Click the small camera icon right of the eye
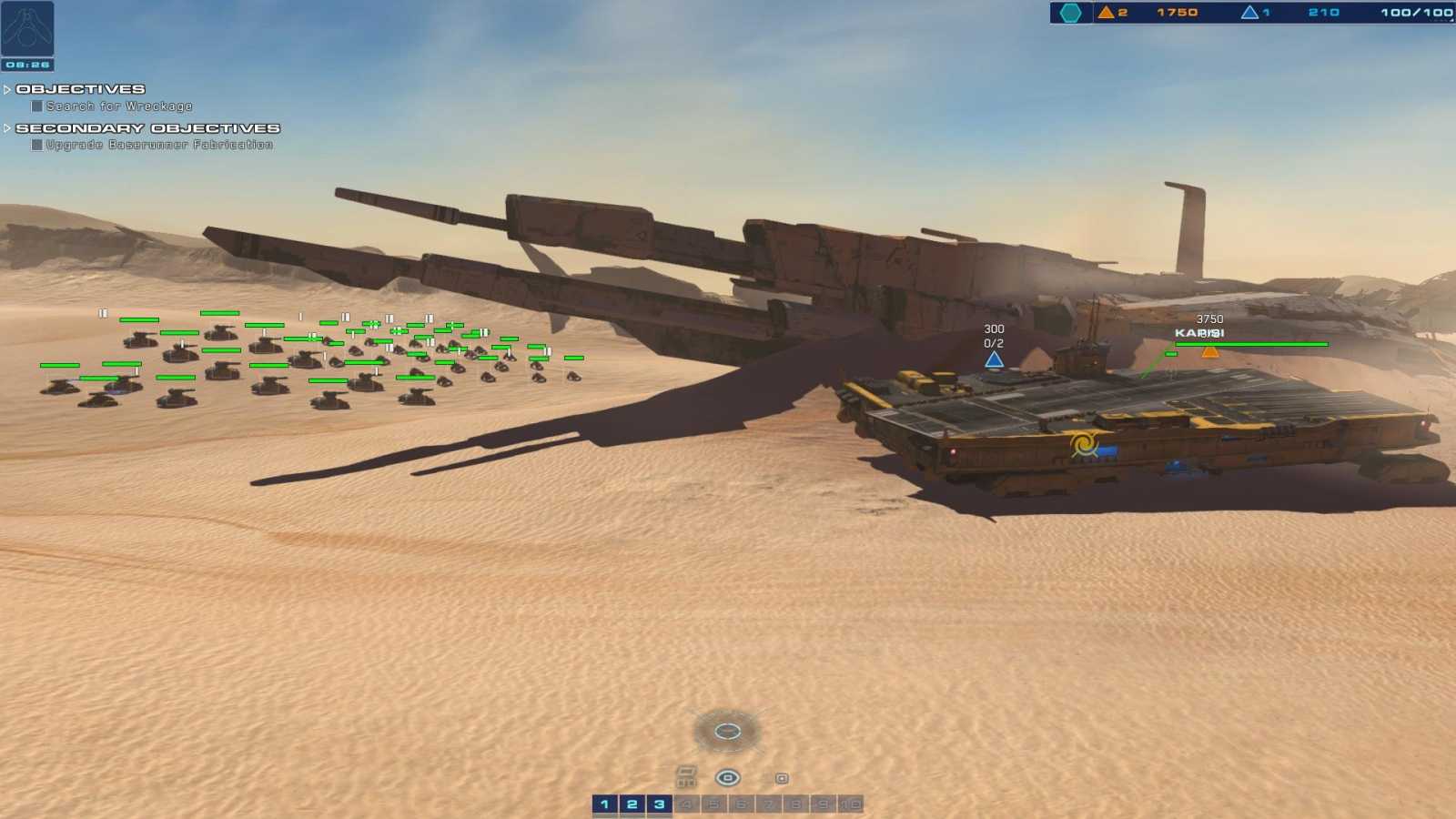 [x=781, y=778]
